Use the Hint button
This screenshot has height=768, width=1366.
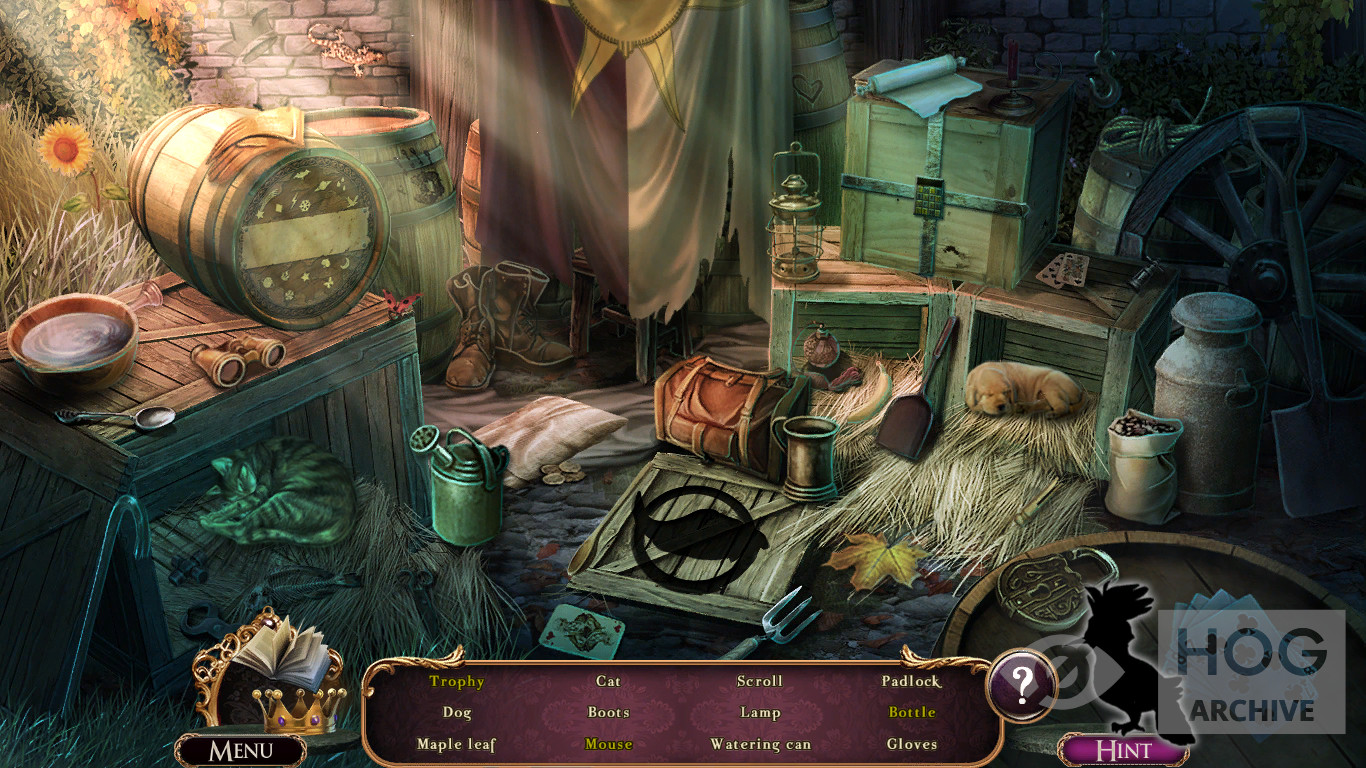click(x=1123, y=751)
